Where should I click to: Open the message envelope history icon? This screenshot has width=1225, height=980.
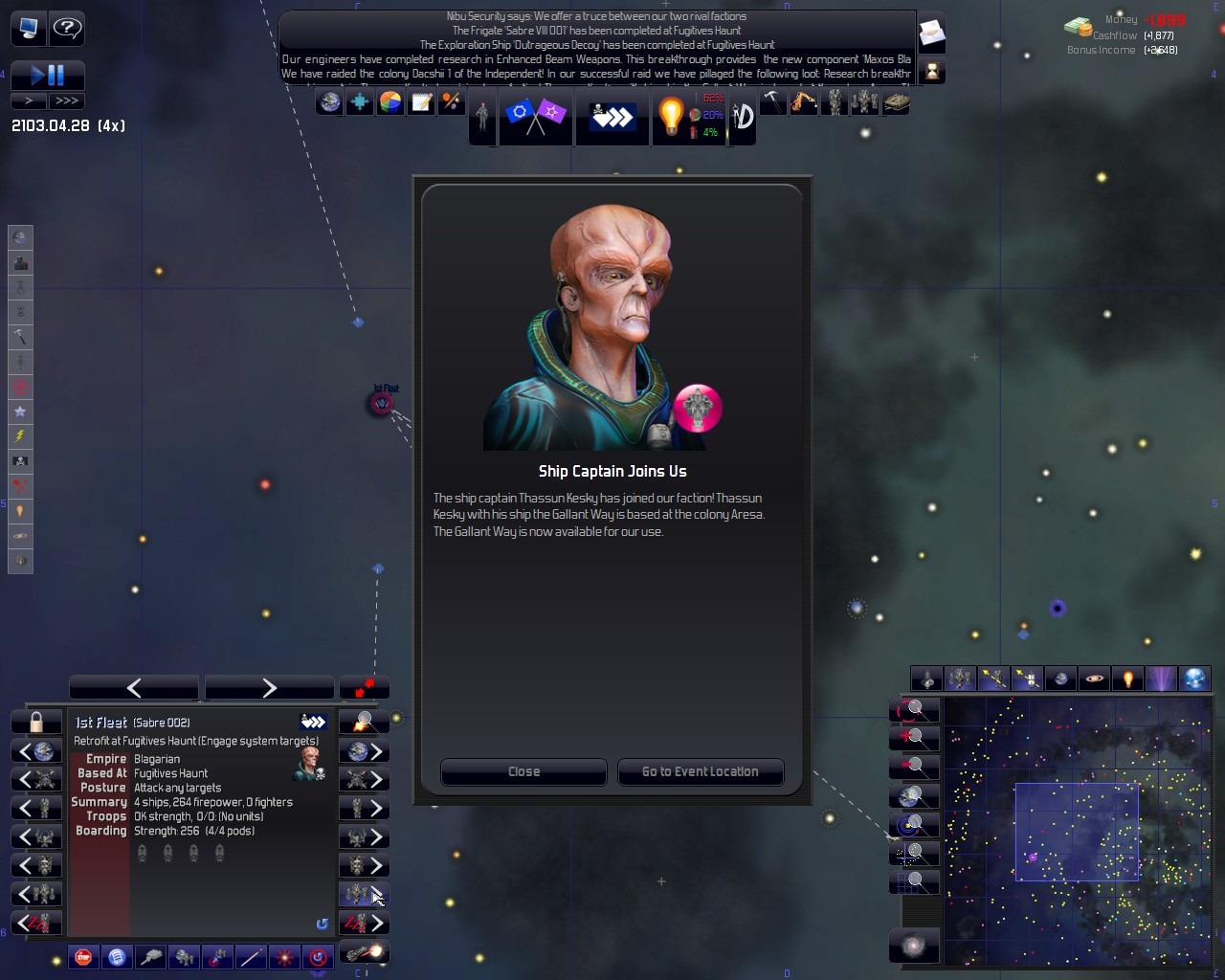click(x=931, y=35)
